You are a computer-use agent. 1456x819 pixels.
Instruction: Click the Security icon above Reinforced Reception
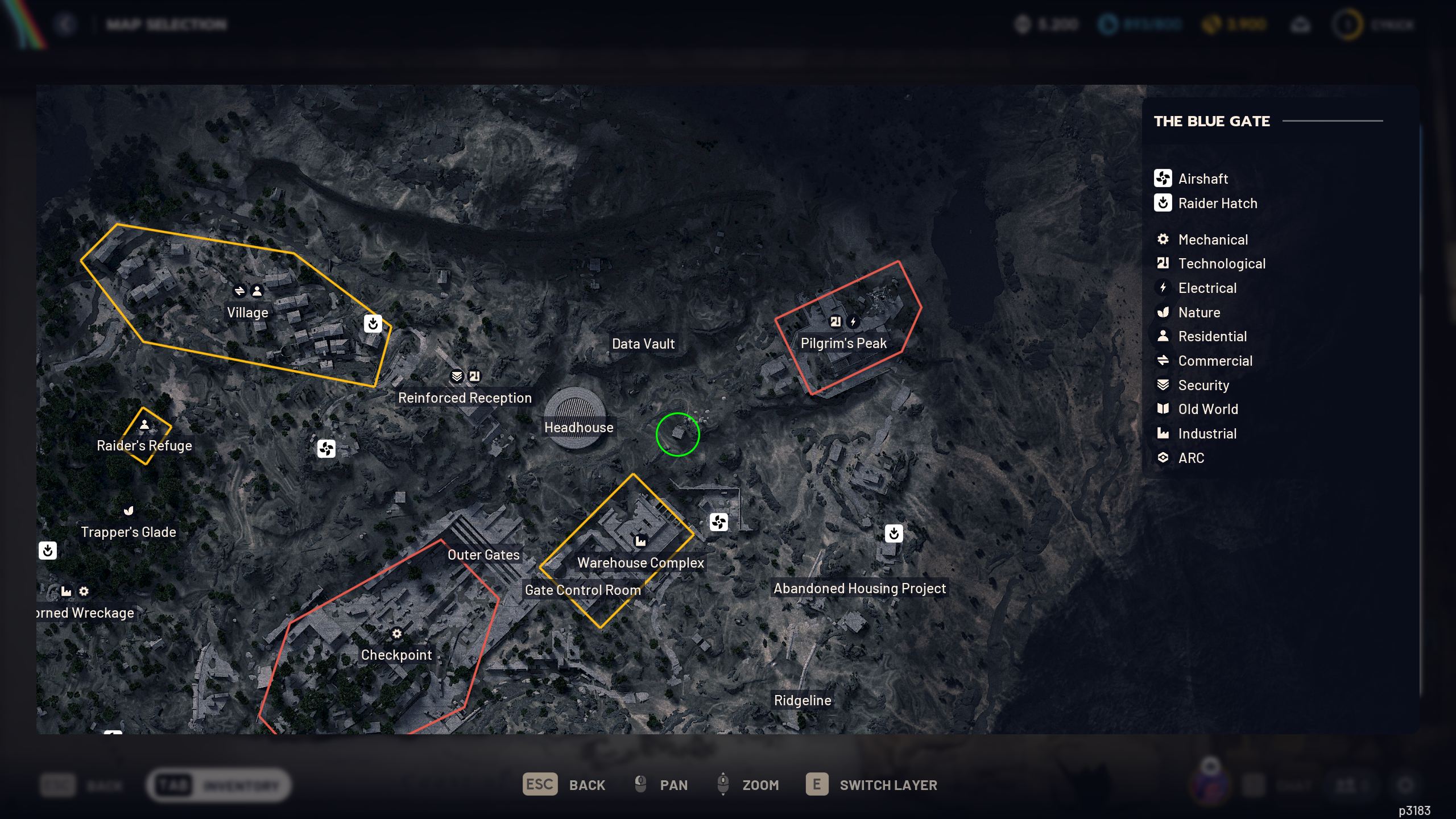pyautogui.click(x=456, y=375)
